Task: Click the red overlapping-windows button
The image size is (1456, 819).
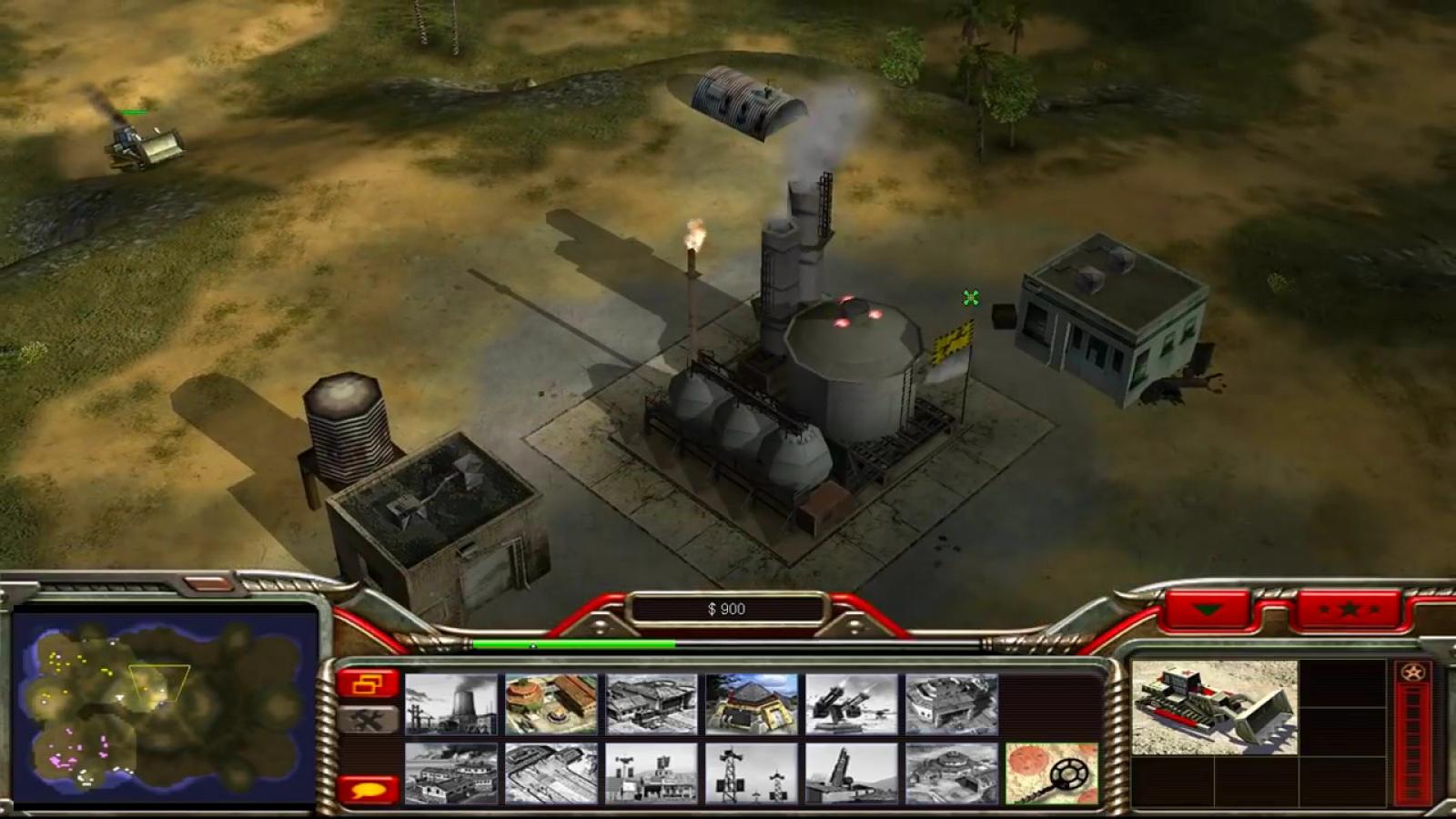Action: point(368,684)
